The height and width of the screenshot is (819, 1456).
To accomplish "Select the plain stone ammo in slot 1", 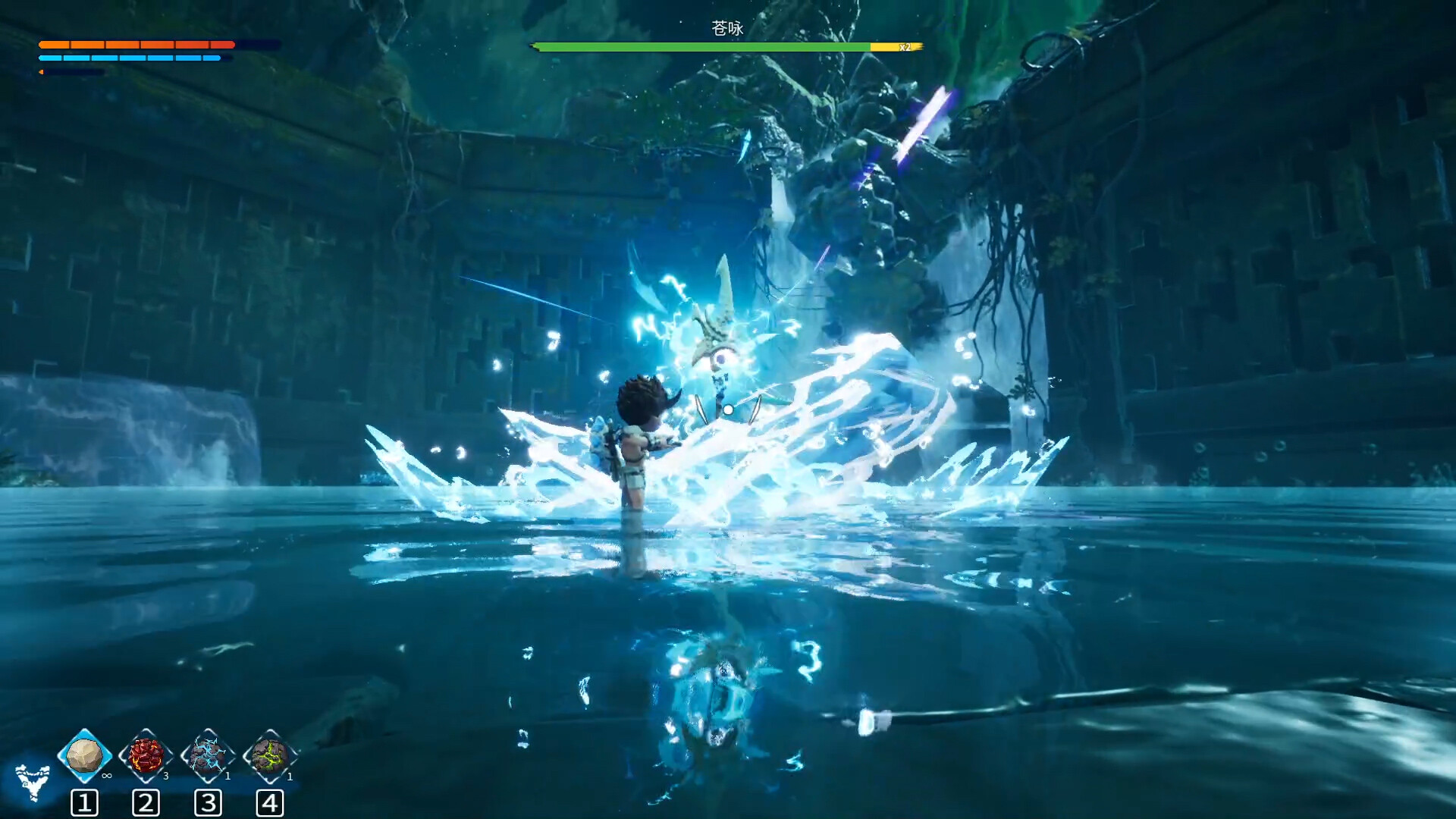I will pyautogui.click(x=83, y=755).
